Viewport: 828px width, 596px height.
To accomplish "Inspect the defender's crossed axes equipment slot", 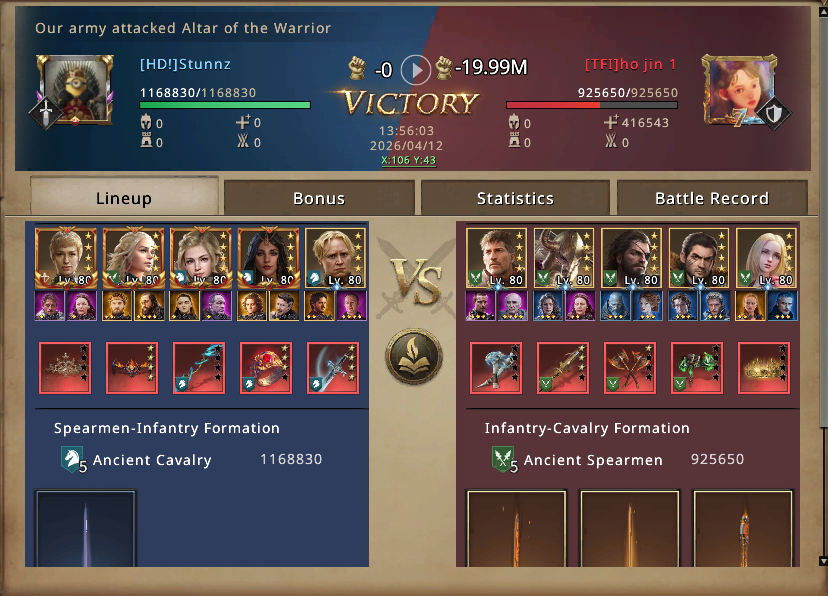I will point(629,367).
